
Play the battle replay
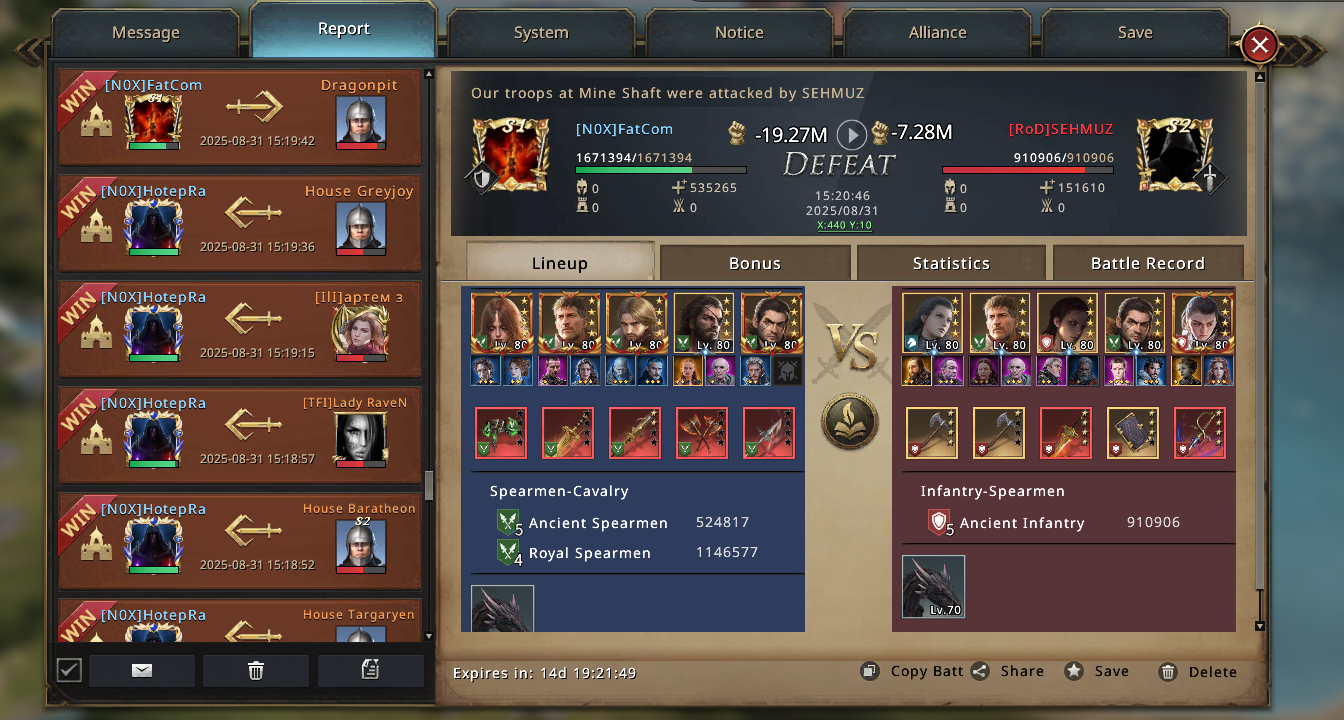pyautogui.click(x=851, y=134)
